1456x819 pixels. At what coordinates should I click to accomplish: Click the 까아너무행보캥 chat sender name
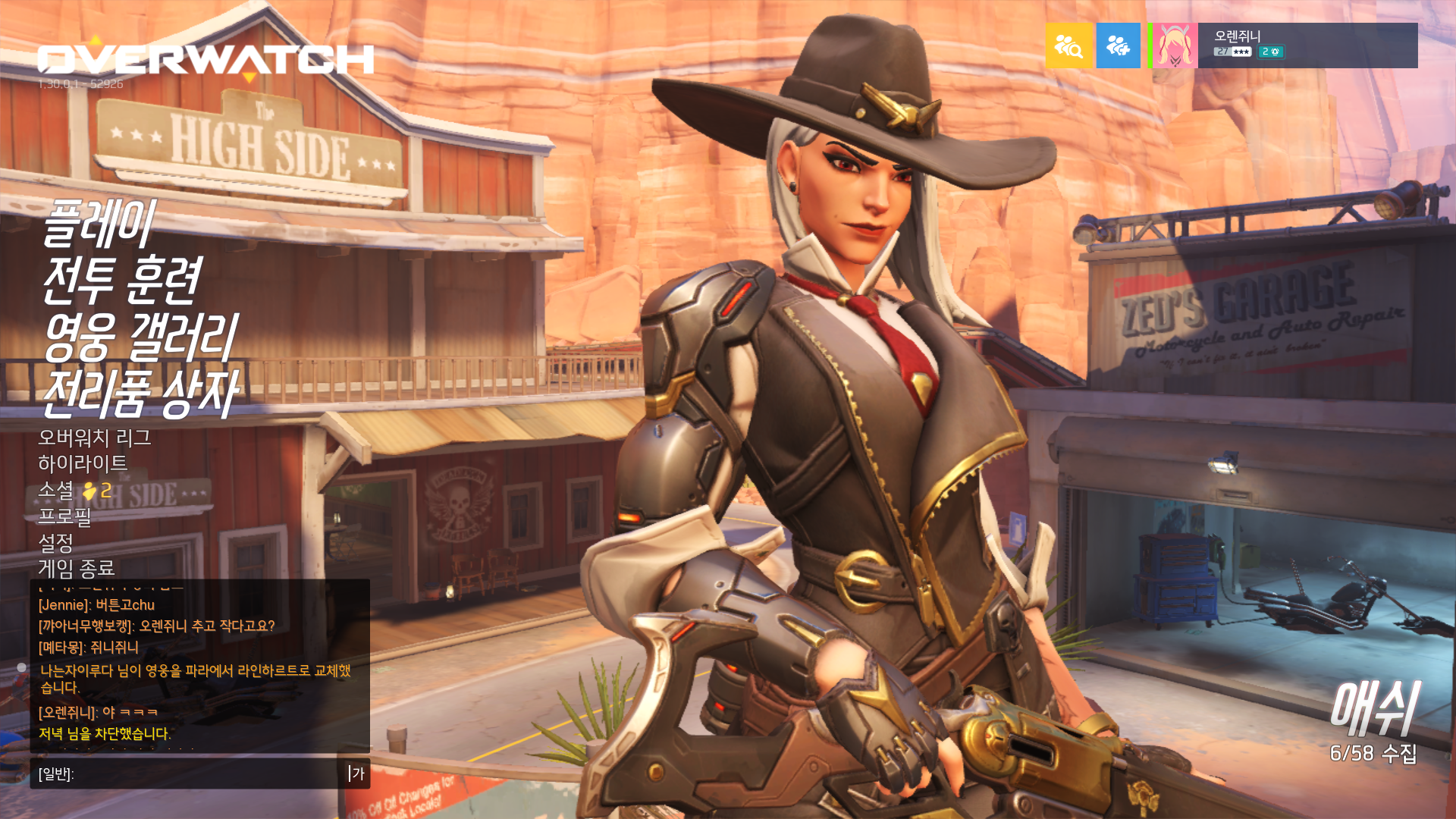[86, 626]
